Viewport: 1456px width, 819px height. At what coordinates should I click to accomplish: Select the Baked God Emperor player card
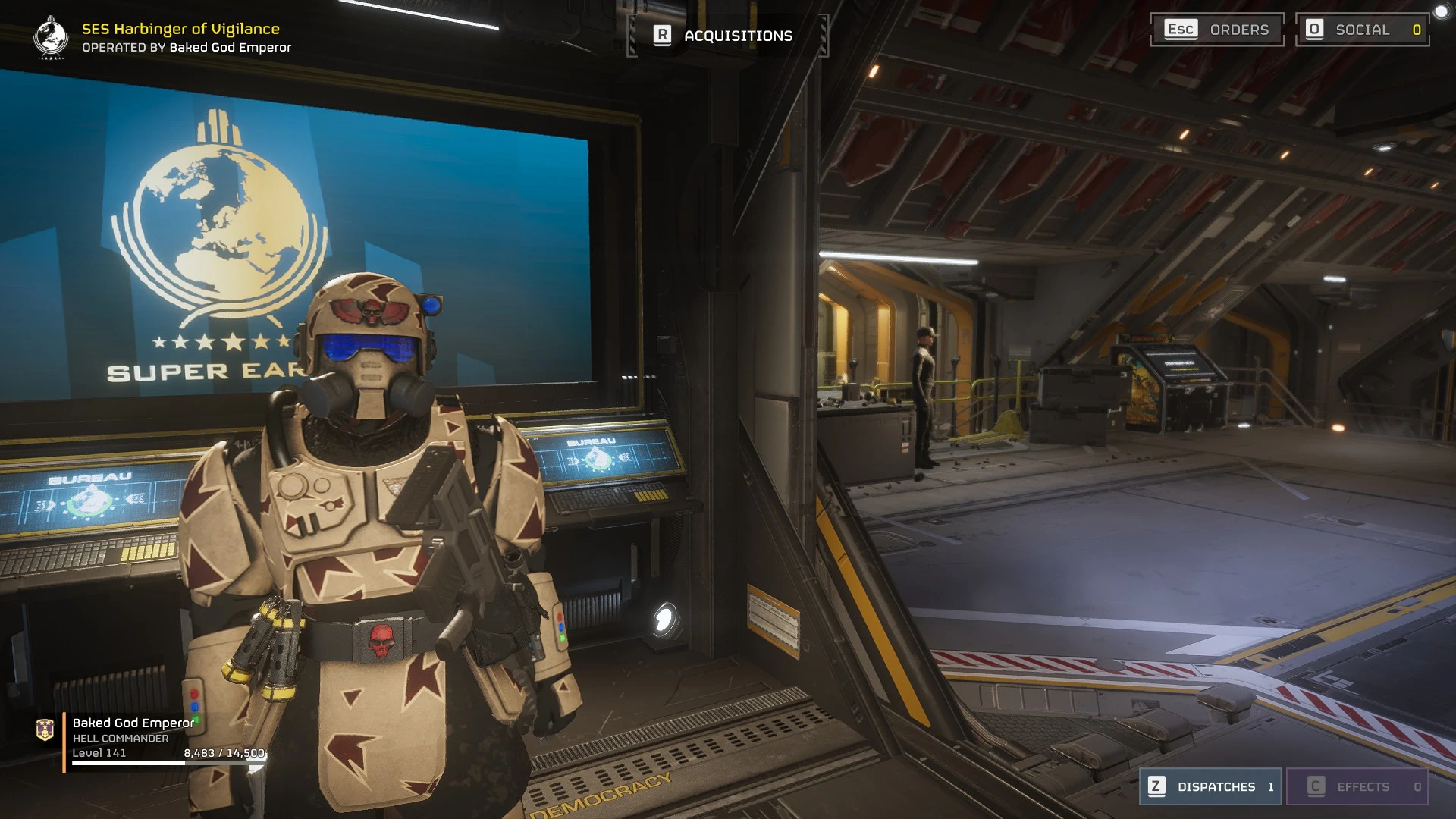[x=152, y=739]
